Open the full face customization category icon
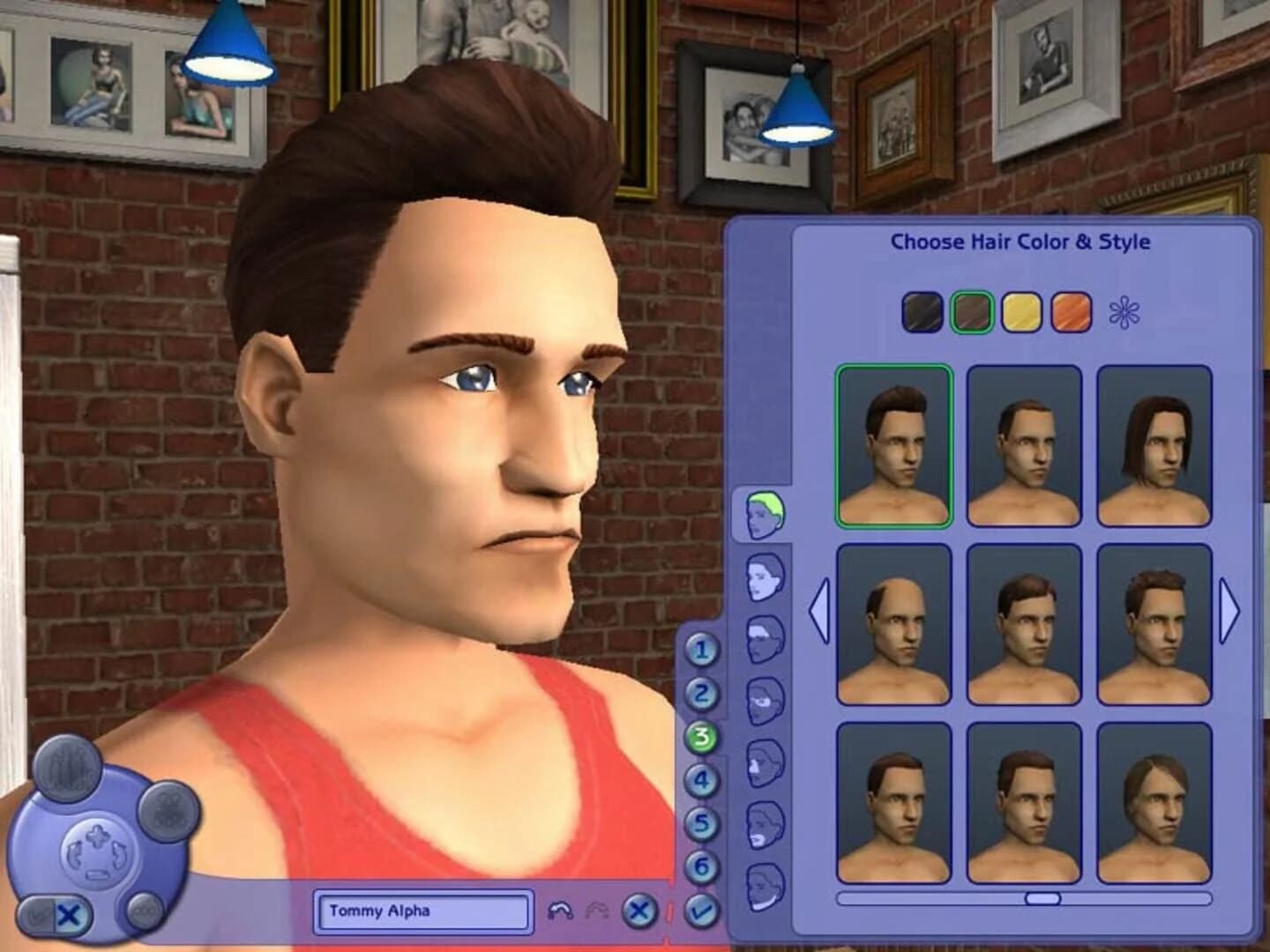Screen dimensions: 1270x952 point(763,578)
